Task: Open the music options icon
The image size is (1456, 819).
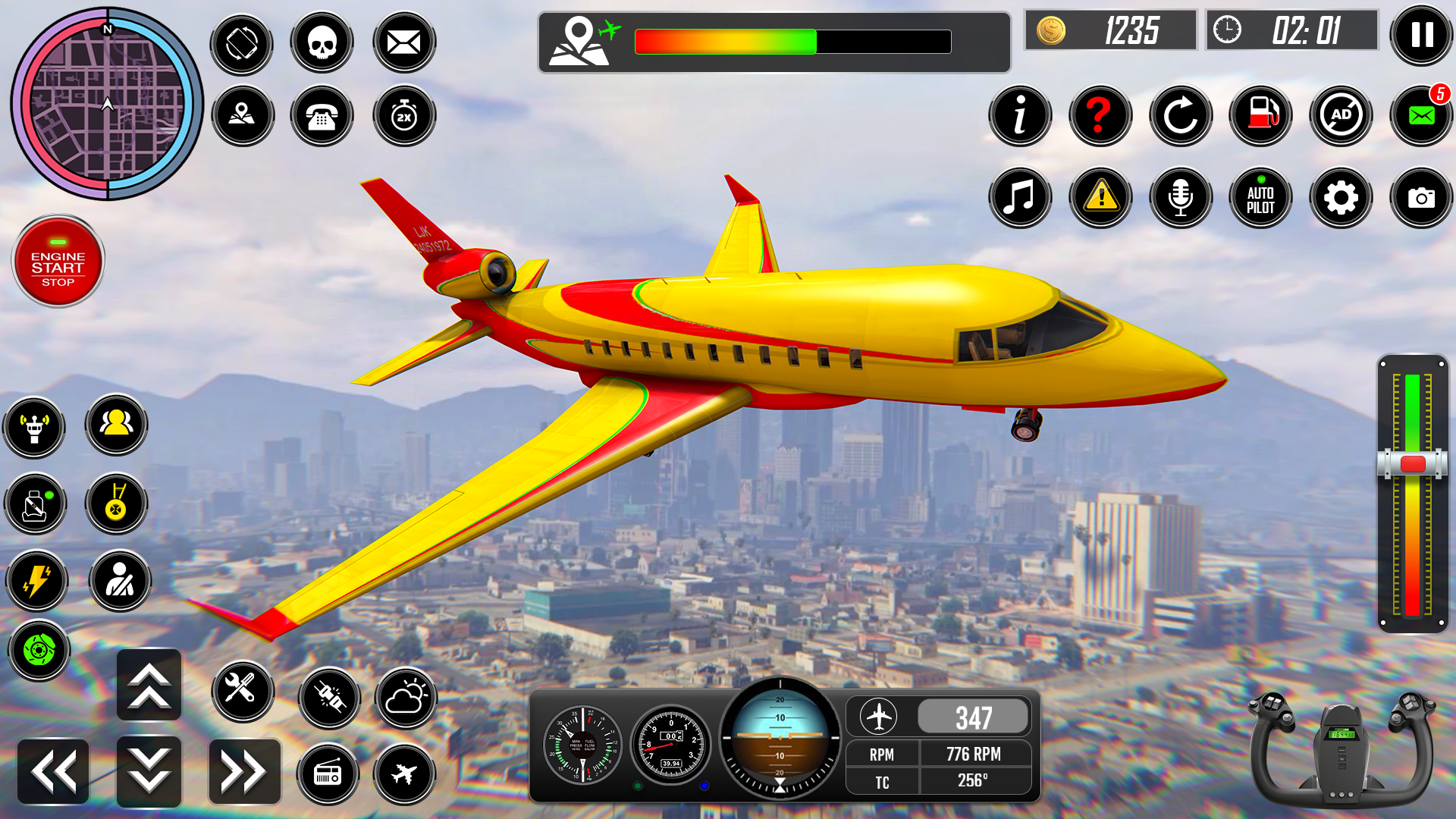Action: [x=1021, y=198]
